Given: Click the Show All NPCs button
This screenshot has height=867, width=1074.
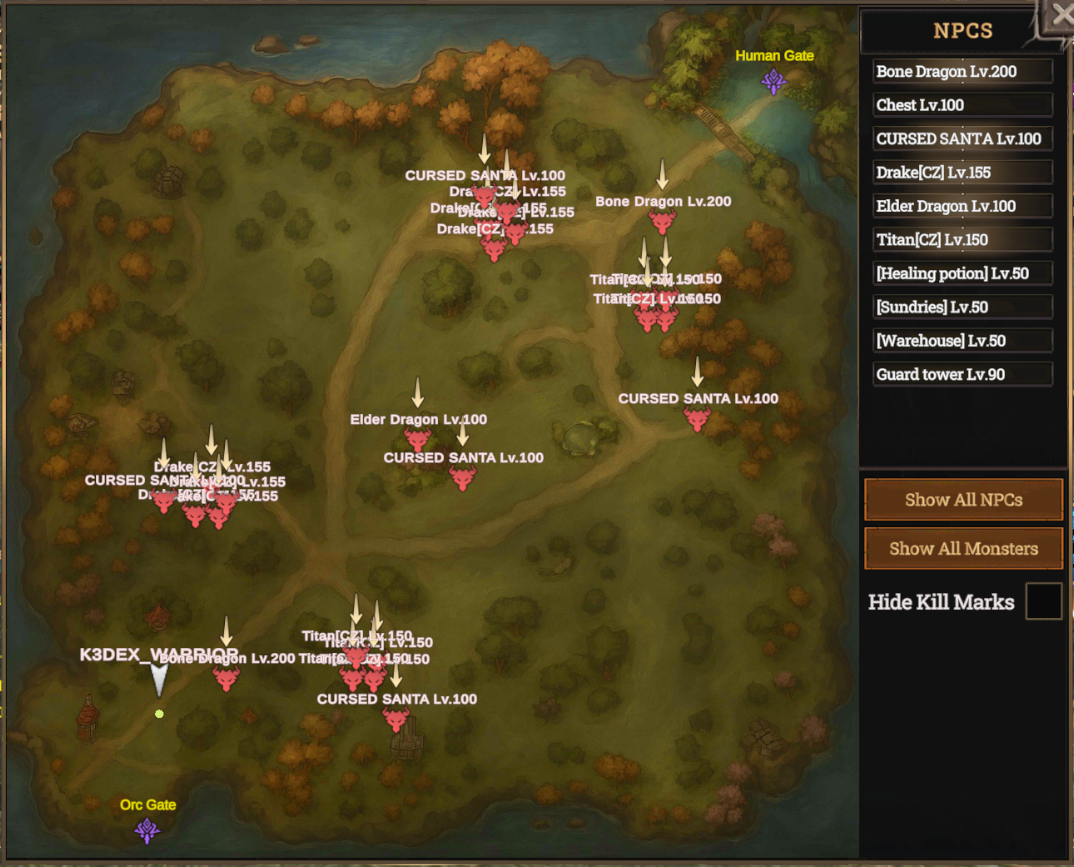Looking at the screenshot, I should [963, 500].
